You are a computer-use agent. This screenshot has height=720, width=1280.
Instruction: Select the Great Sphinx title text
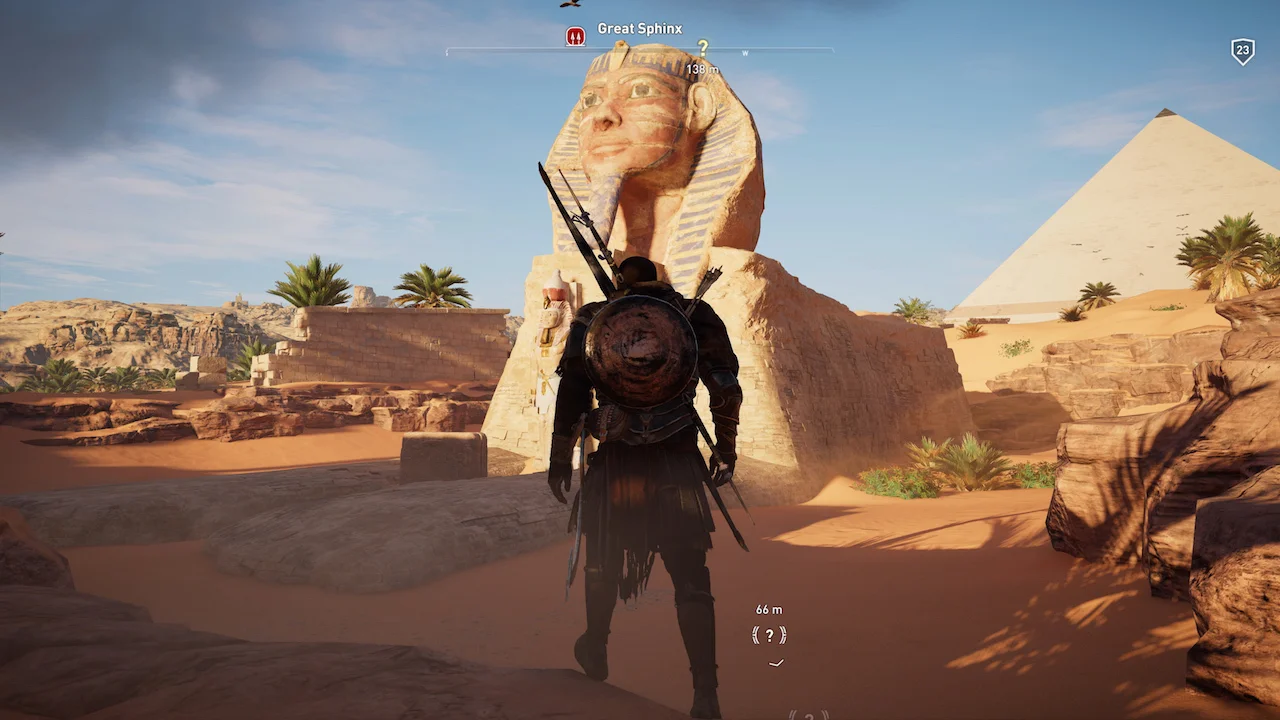pyautogui.click(x=640, y=28)
